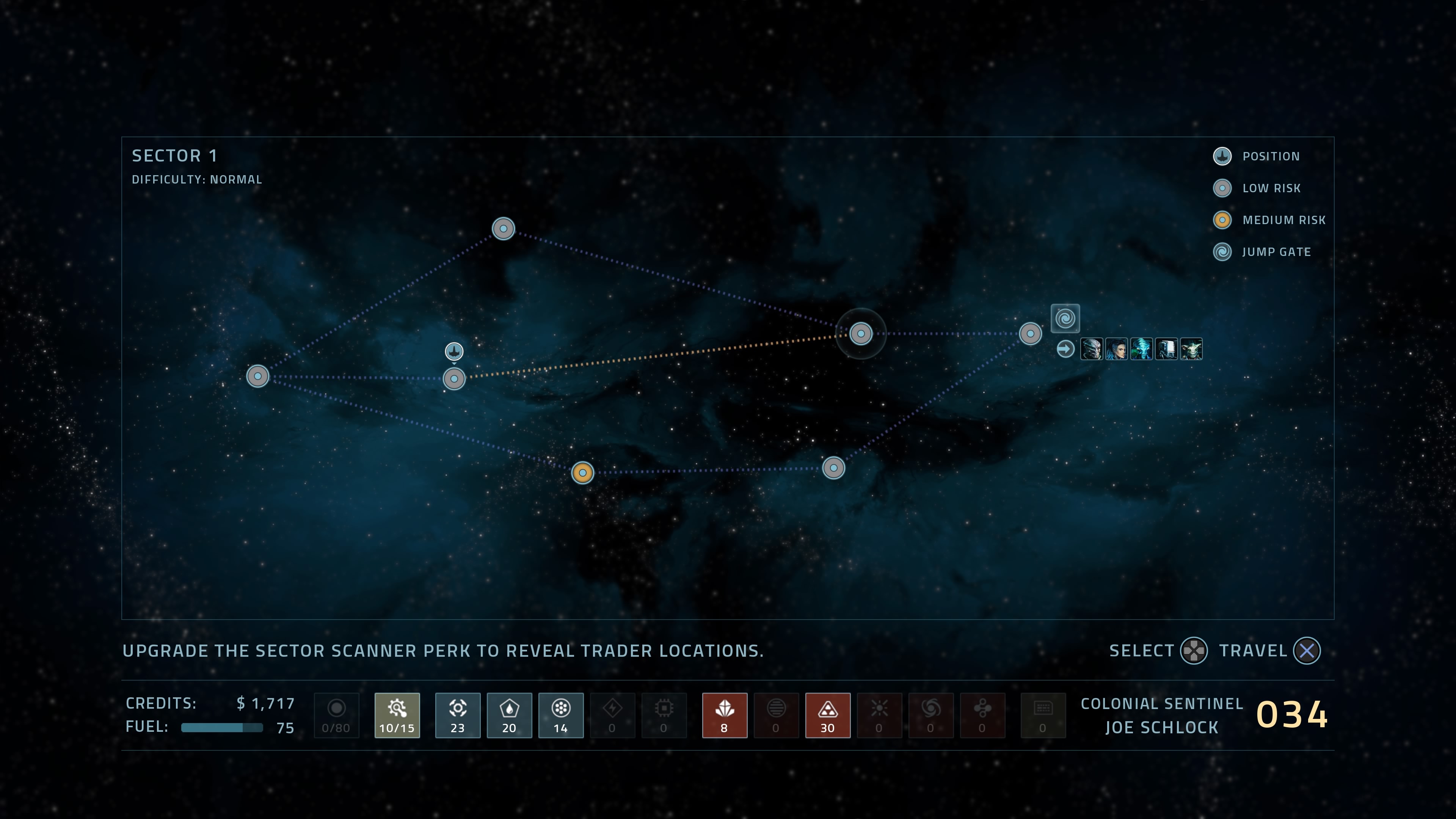Click the arrow icon beside the portraits
The height and width of the screenshot is (819, 1456).
[x=1065, y=349]
